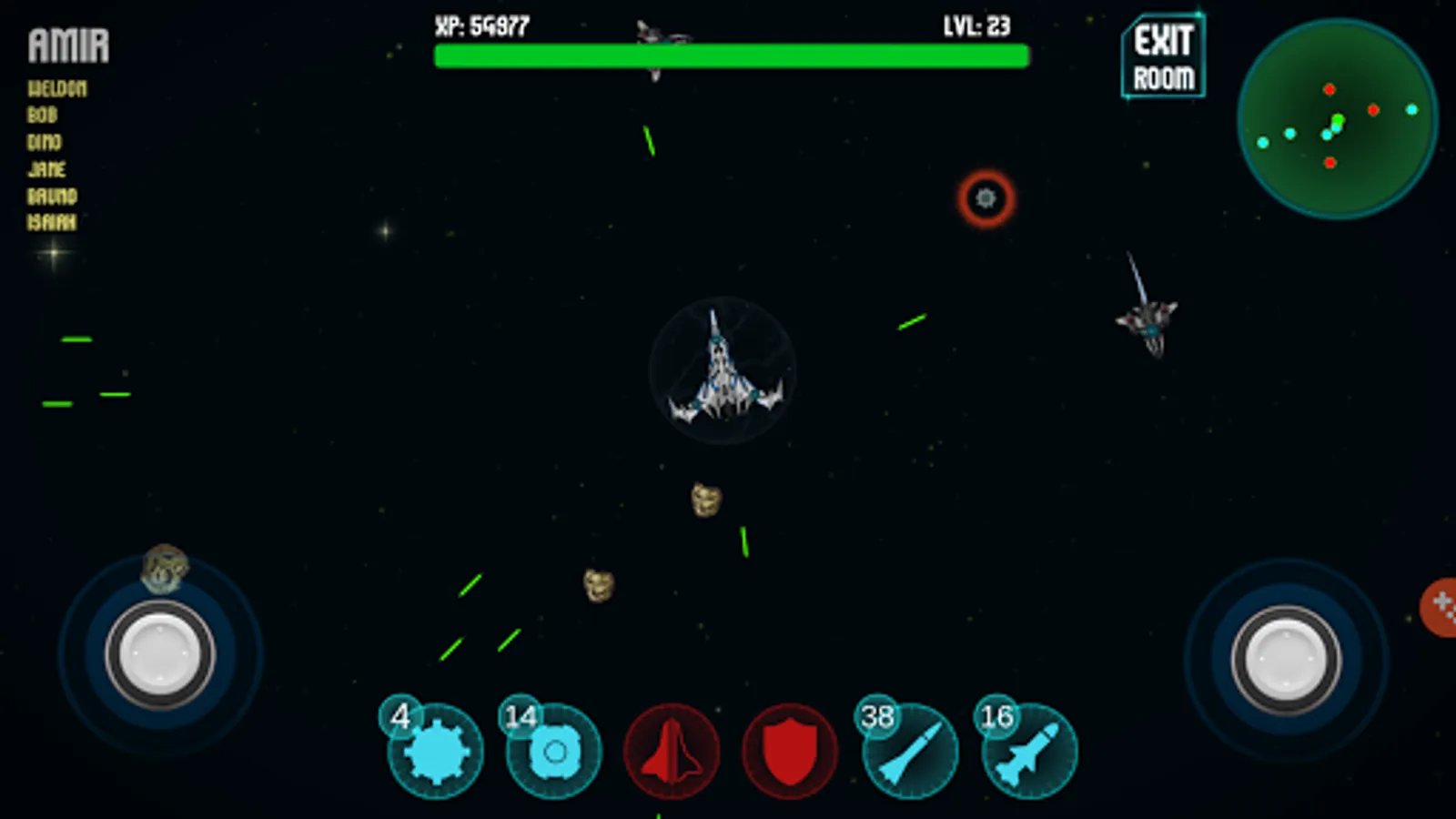This screenshot has width=1456, height=819.
Task: Tap the right aiming joystick knob
Action: [1285, 660]
